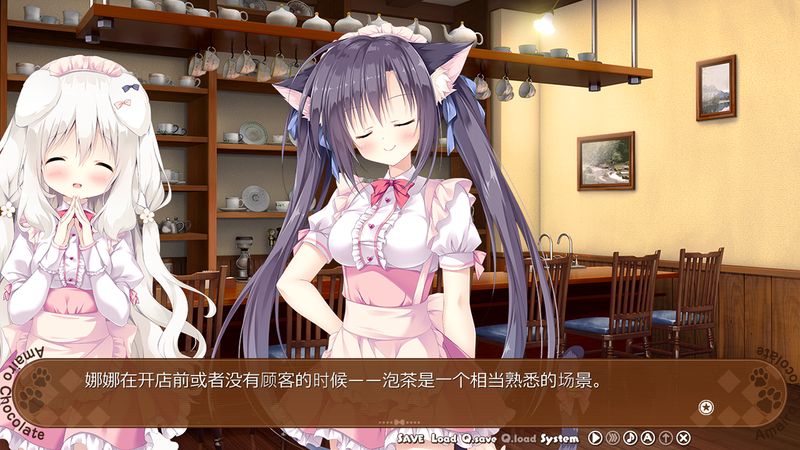The width and height of the screenshot is (800, 450).
Task: Hide the text window with the X icon
Action: pyautogui.click(x=684, y=438)
